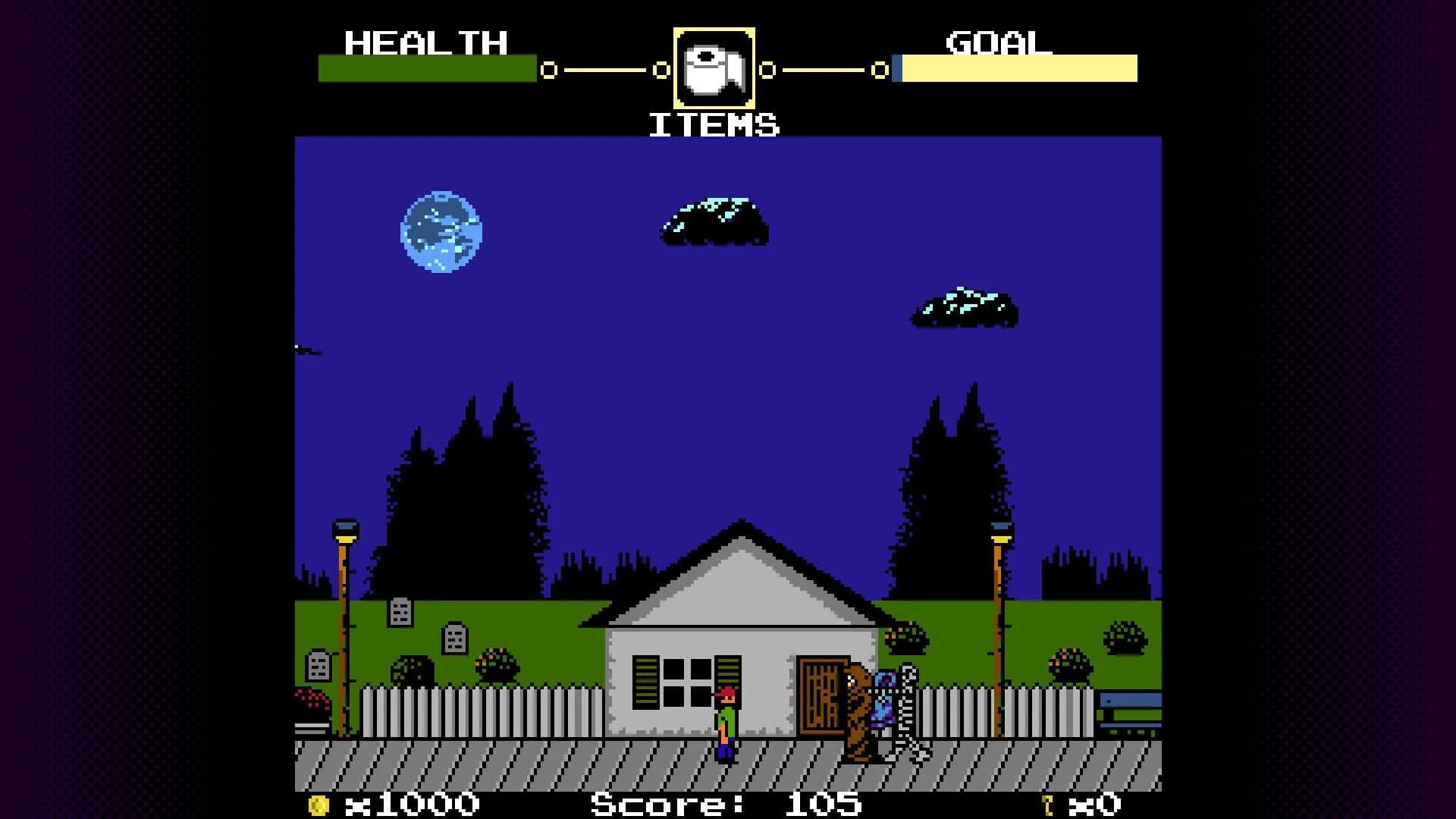Click the HEALTH label
Screen dimensions: 1456x819
pyautogui.click(x=425, y=43)
